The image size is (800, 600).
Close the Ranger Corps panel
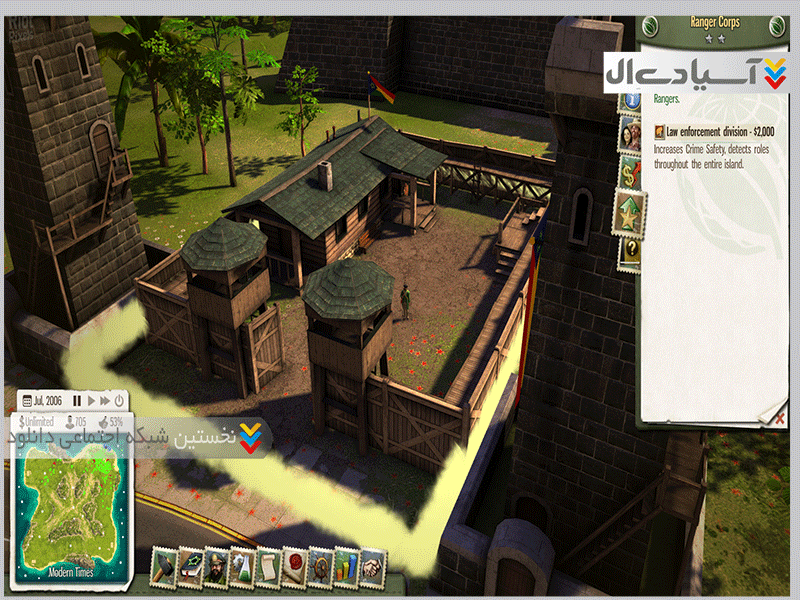tap(780, 419)
